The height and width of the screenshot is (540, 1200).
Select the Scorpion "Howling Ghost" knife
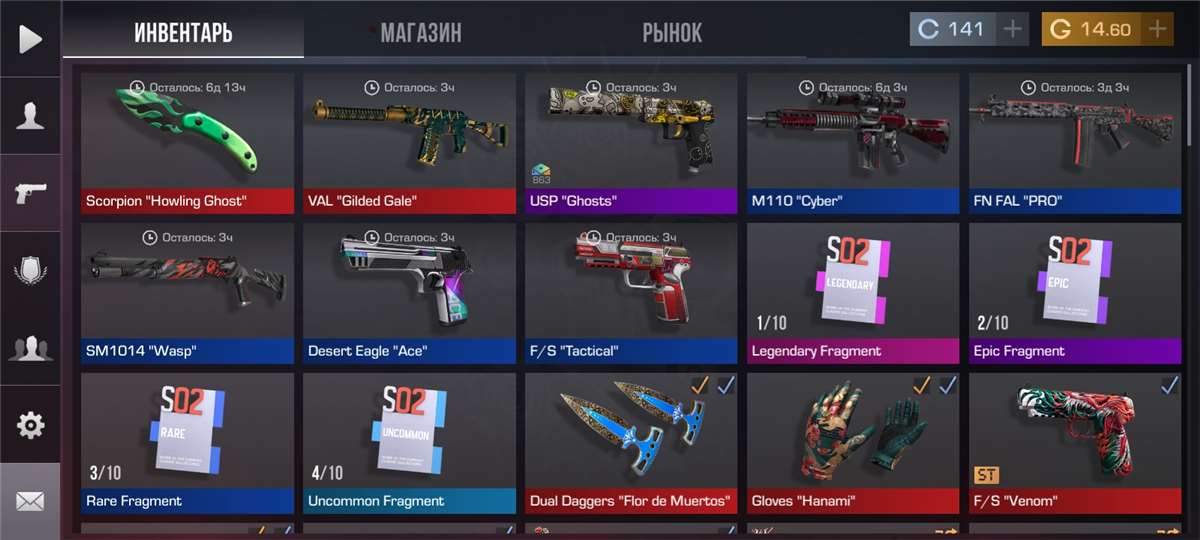point(188,142)
